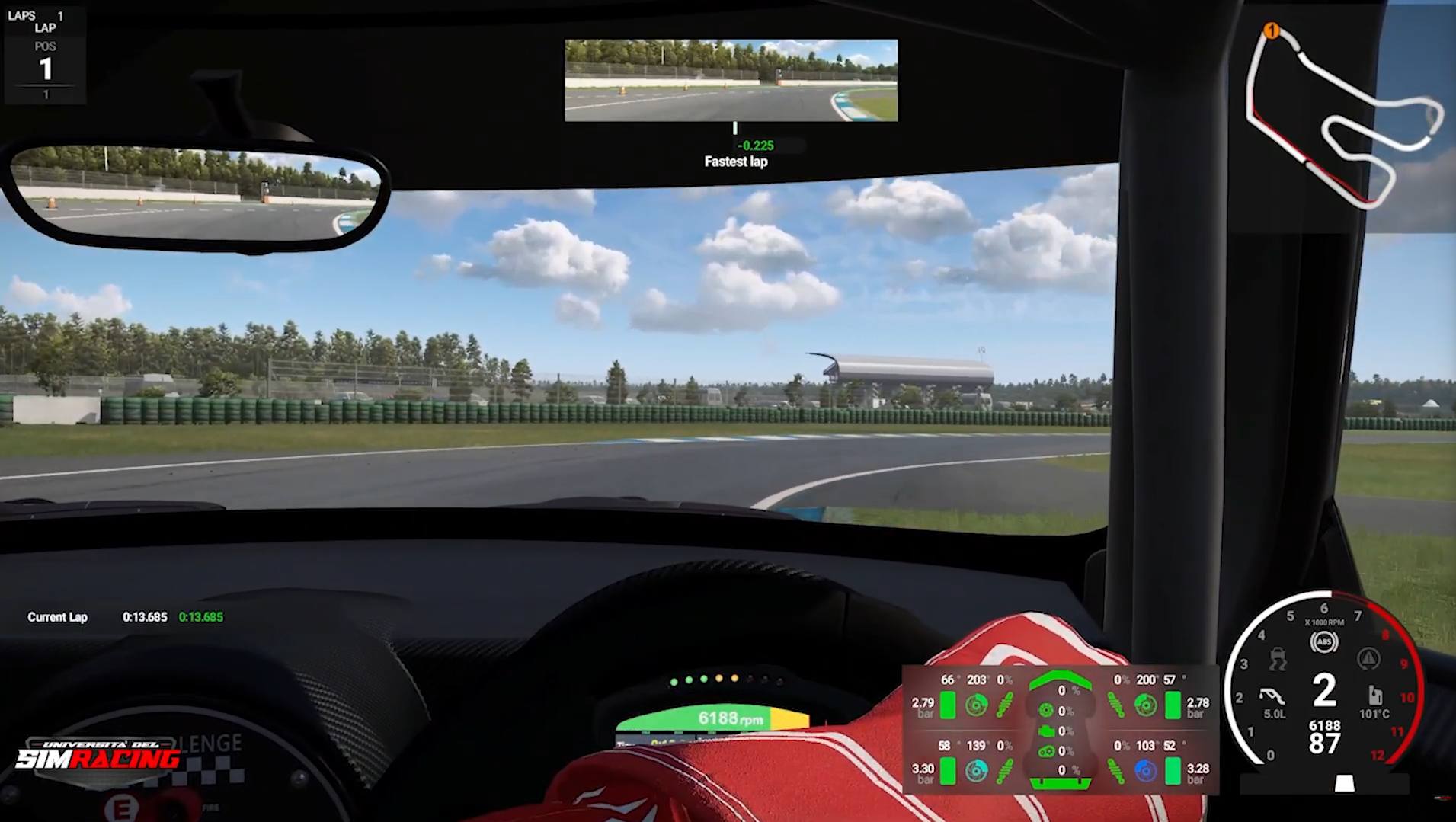Click the front-left suspension damper icon
1456x822 pixels.
click(x=1004, y=705)
